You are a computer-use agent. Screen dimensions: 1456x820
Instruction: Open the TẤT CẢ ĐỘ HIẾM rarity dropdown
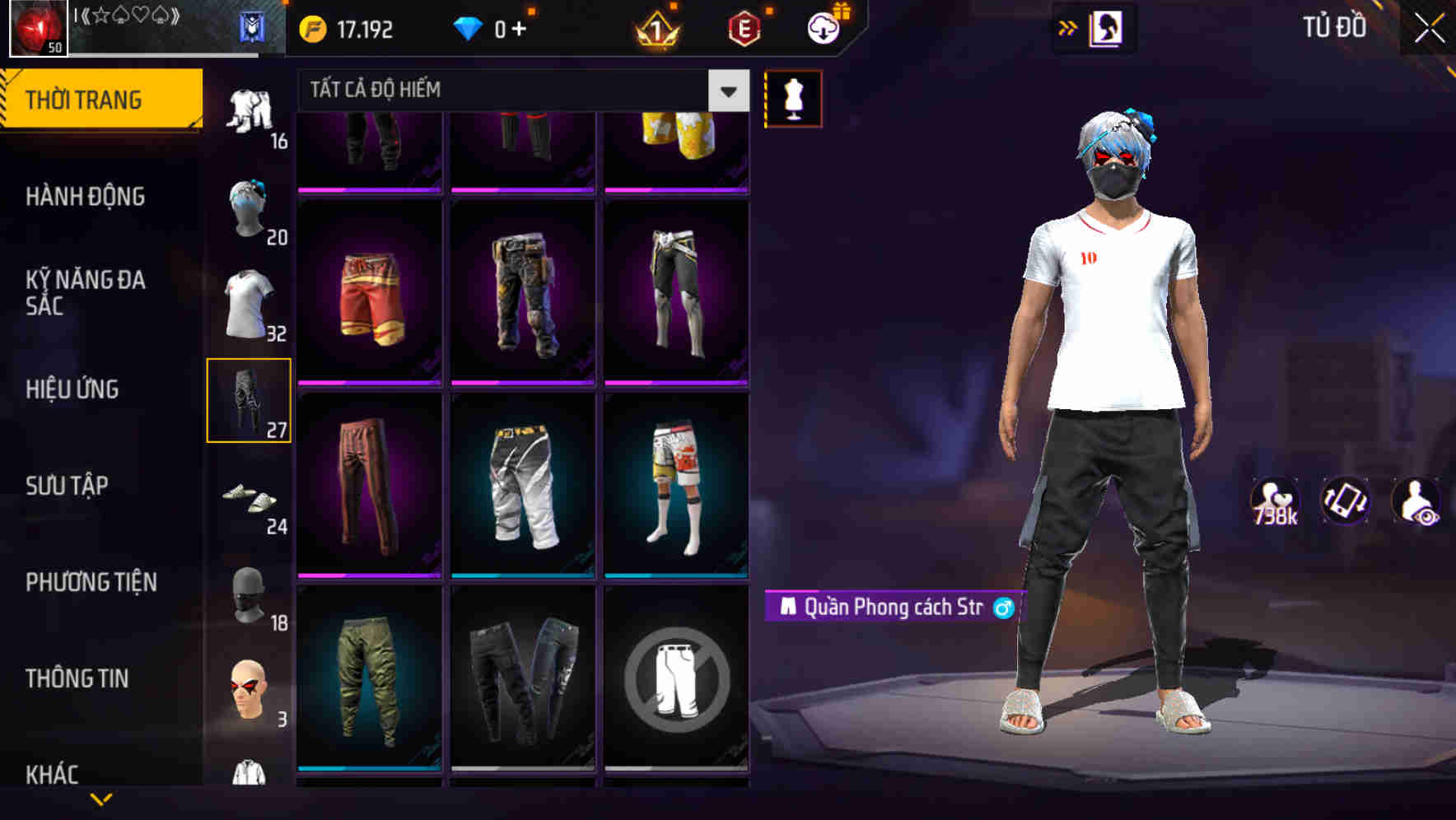click(519, 91)
